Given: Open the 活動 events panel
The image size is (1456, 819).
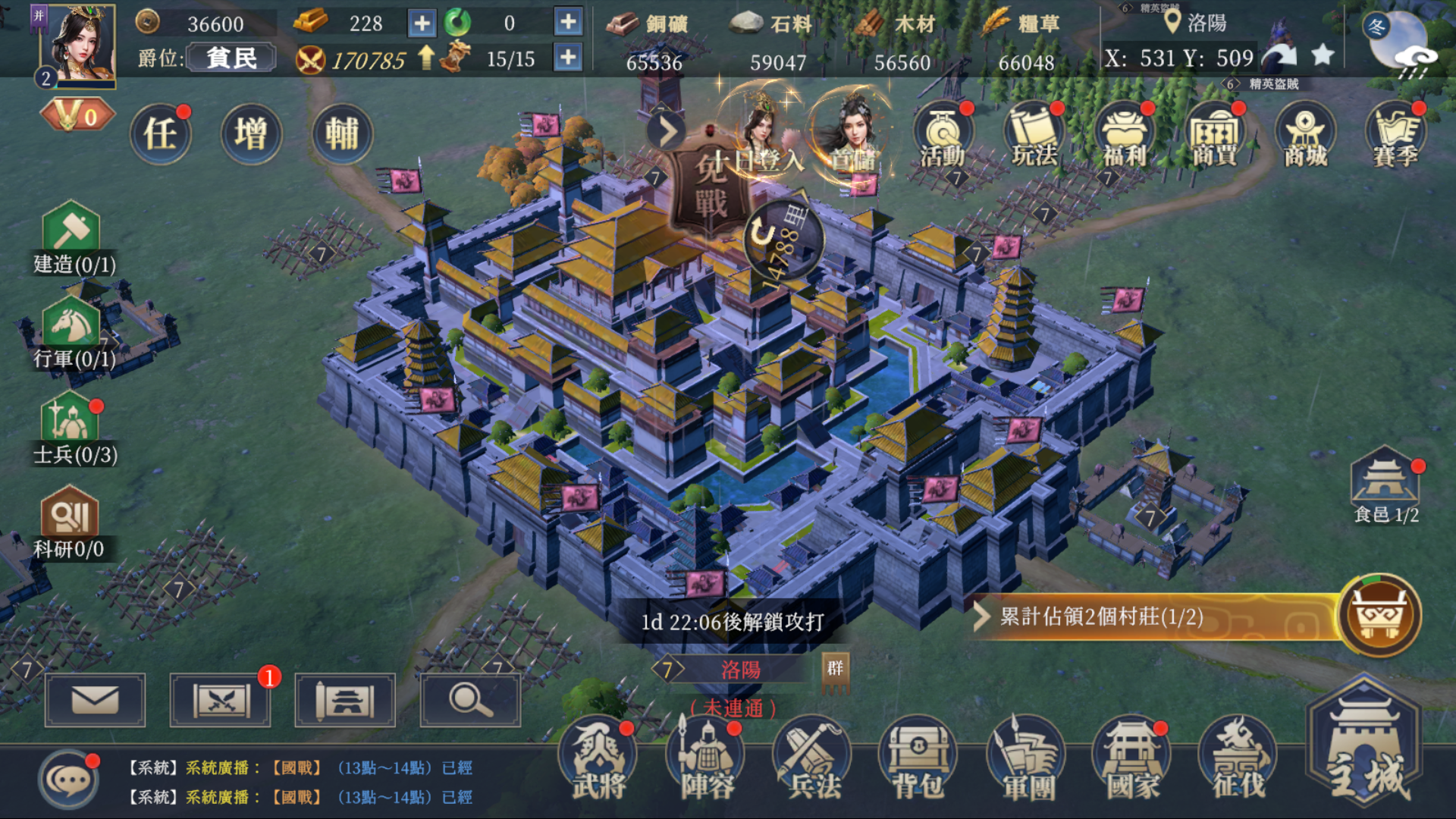Looking at the screenshot, I should 942,136.
